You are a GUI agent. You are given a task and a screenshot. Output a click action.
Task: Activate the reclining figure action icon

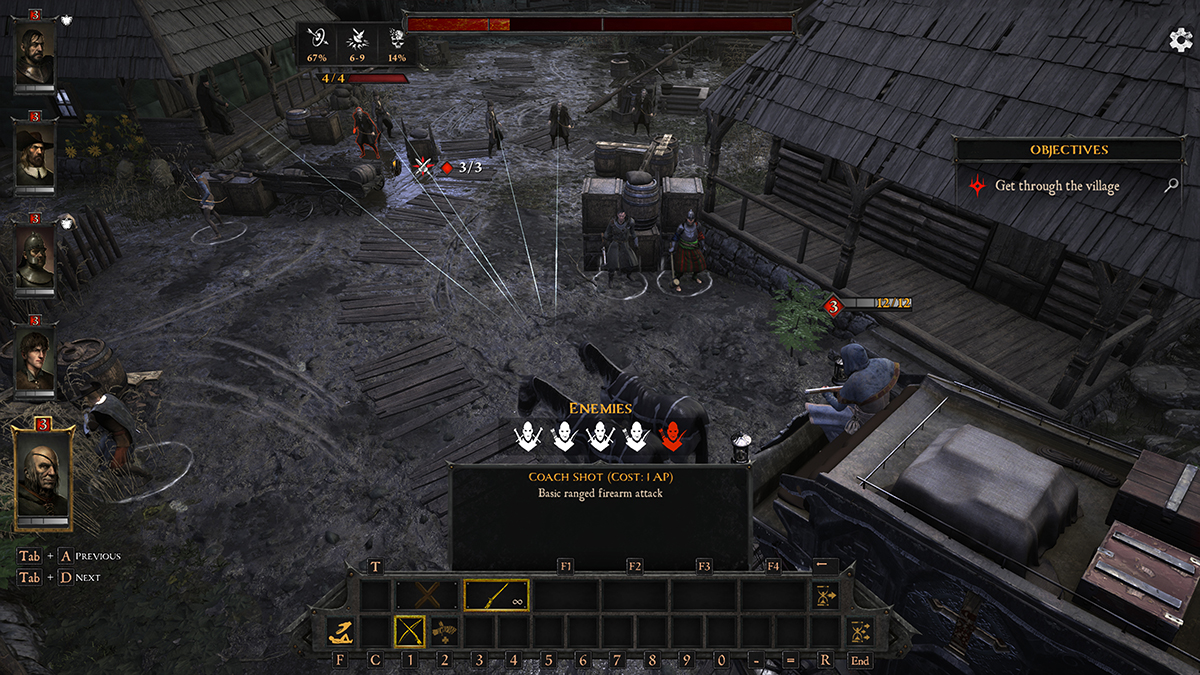tap(342, 632)
